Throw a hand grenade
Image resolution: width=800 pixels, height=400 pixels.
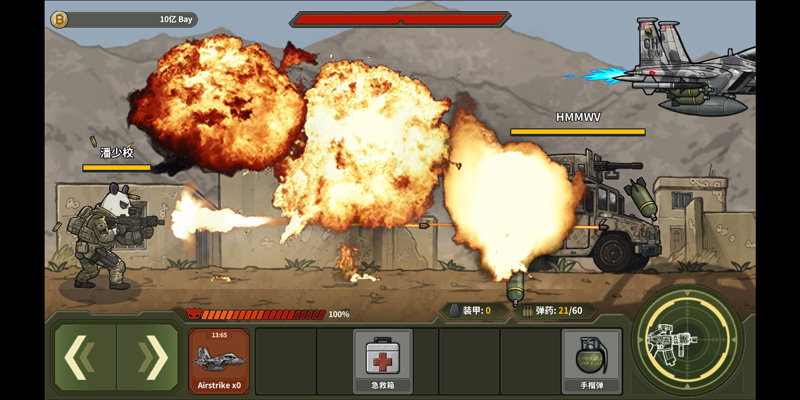click(x=591, y=360)
